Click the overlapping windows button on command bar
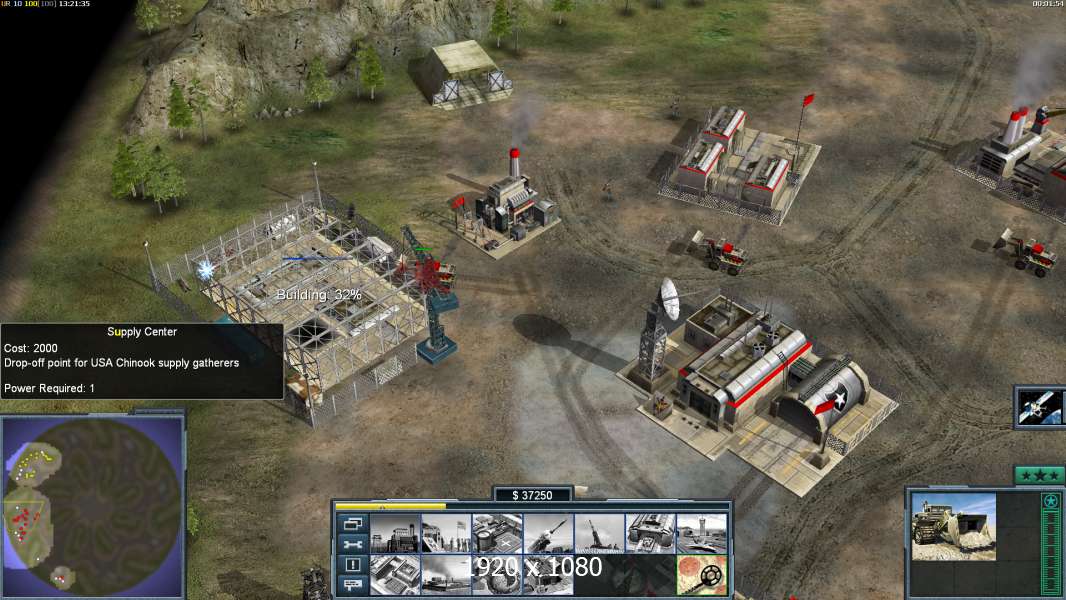This screenshot has width=1066, height=600. [x=352, y=523]
